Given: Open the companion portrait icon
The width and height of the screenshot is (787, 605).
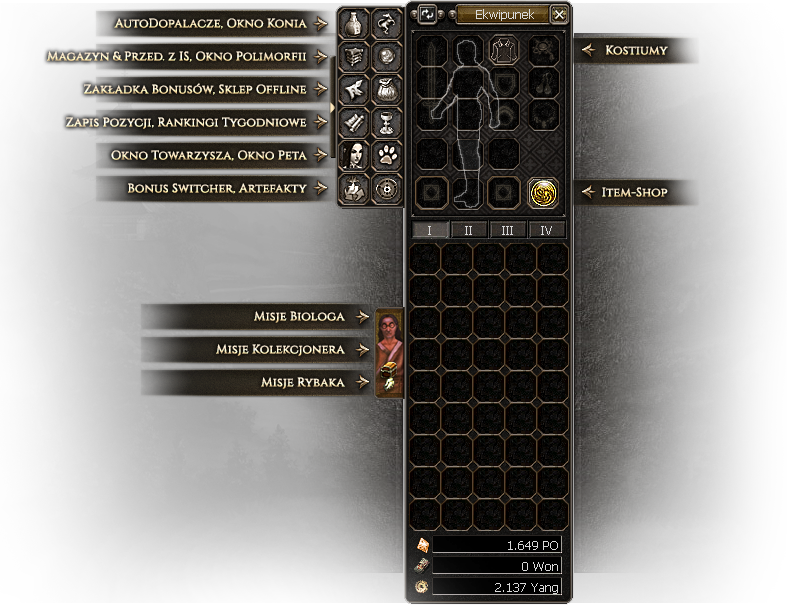Looking at the screenshot, I should 353,155.
